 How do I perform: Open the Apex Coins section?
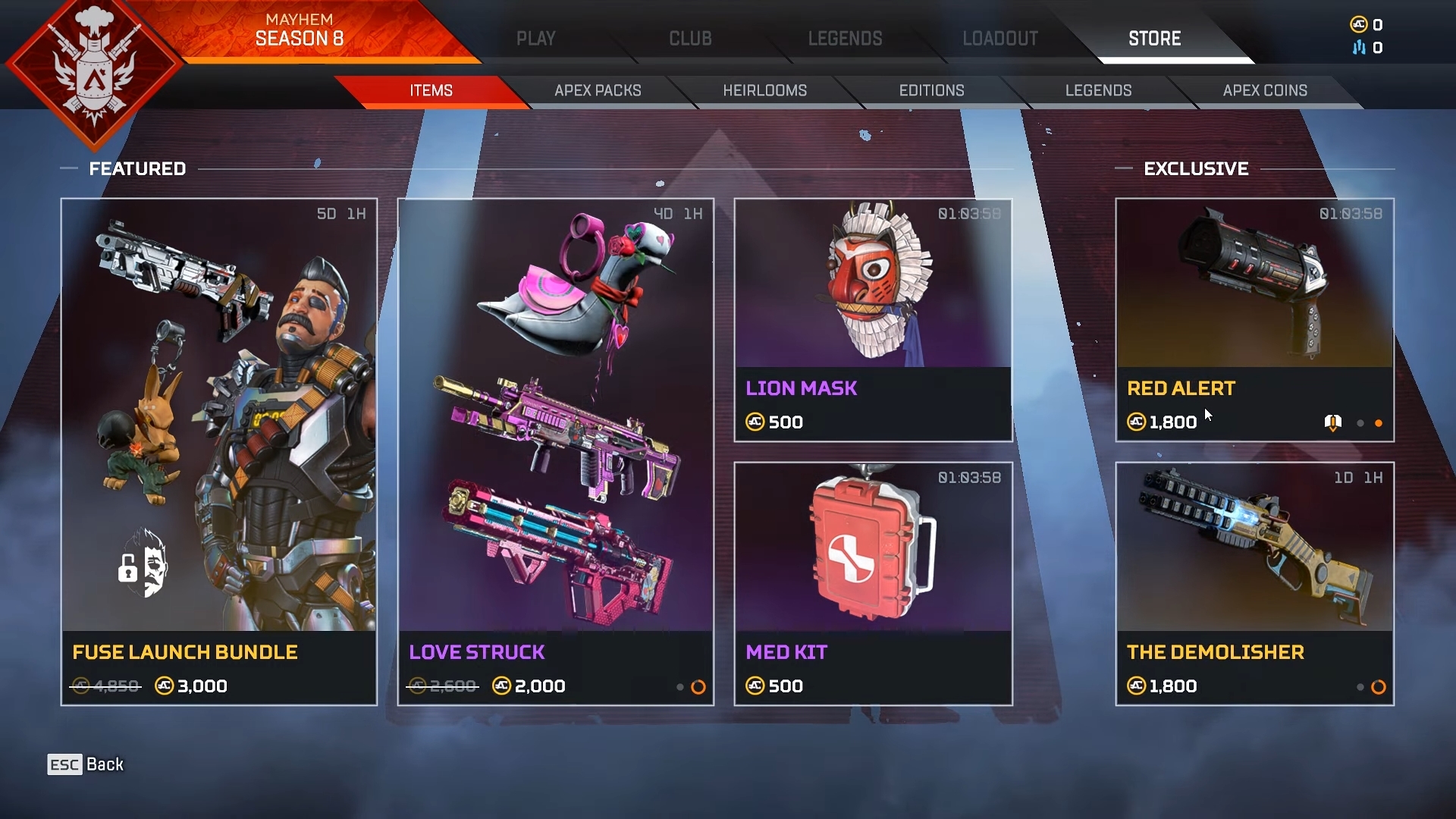click(1265, 91)
